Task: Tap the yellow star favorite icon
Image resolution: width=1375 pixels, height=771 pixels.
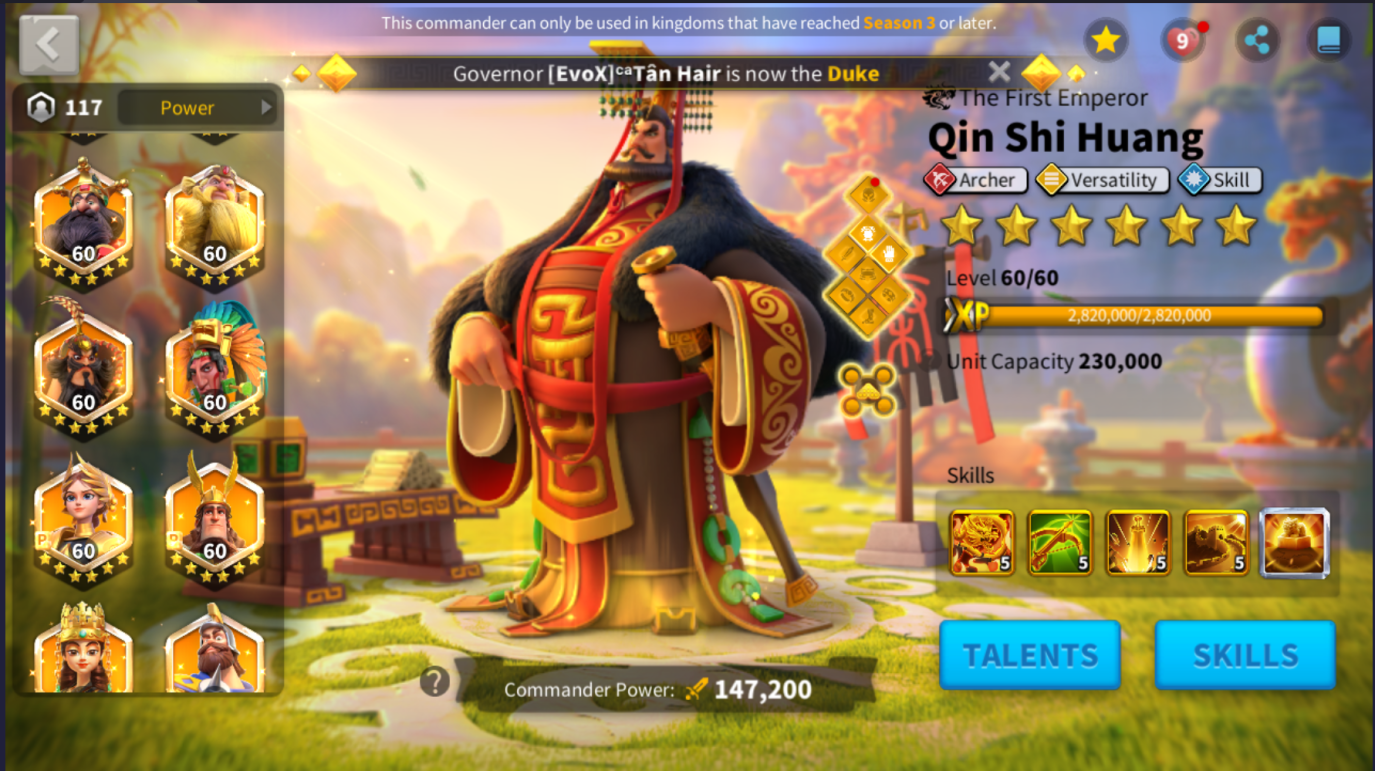Action: coord(1105,40)
